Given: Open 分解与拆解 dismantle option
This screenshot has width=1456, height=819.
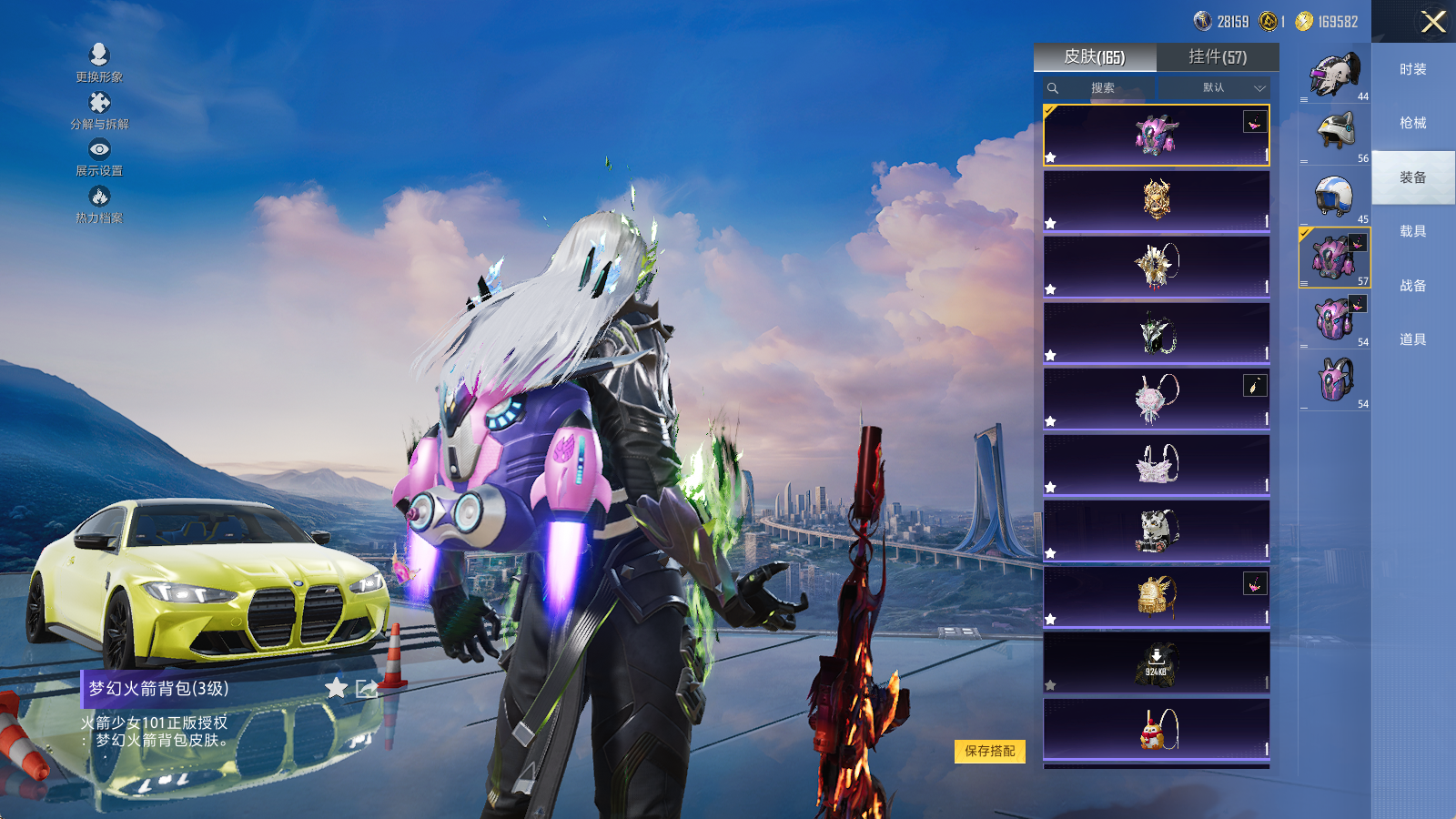Looking at the screenshot, I should [x=99, y=110].
